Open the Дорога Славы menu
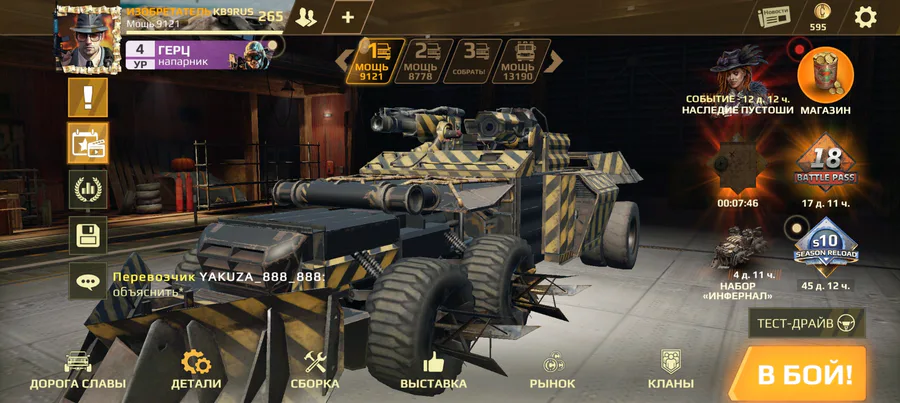 coord(78,370)
